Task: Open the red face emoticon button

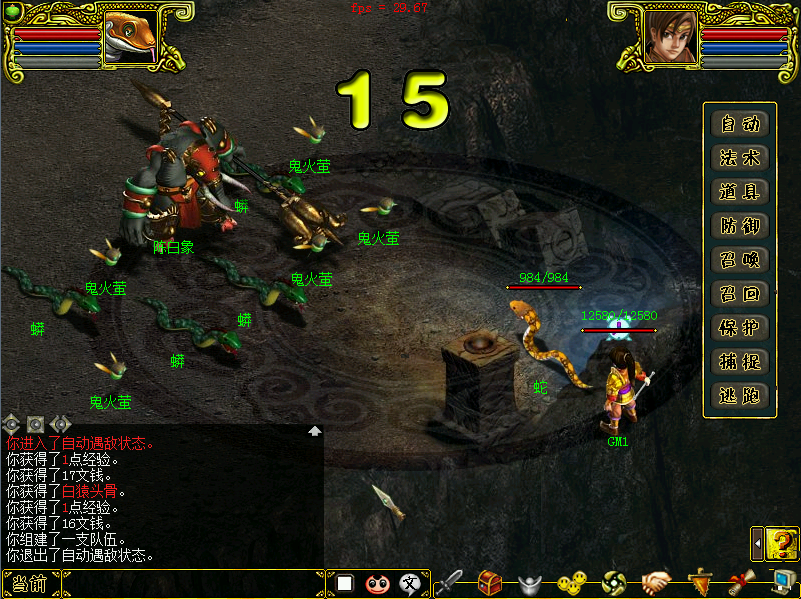Action: 377,583
